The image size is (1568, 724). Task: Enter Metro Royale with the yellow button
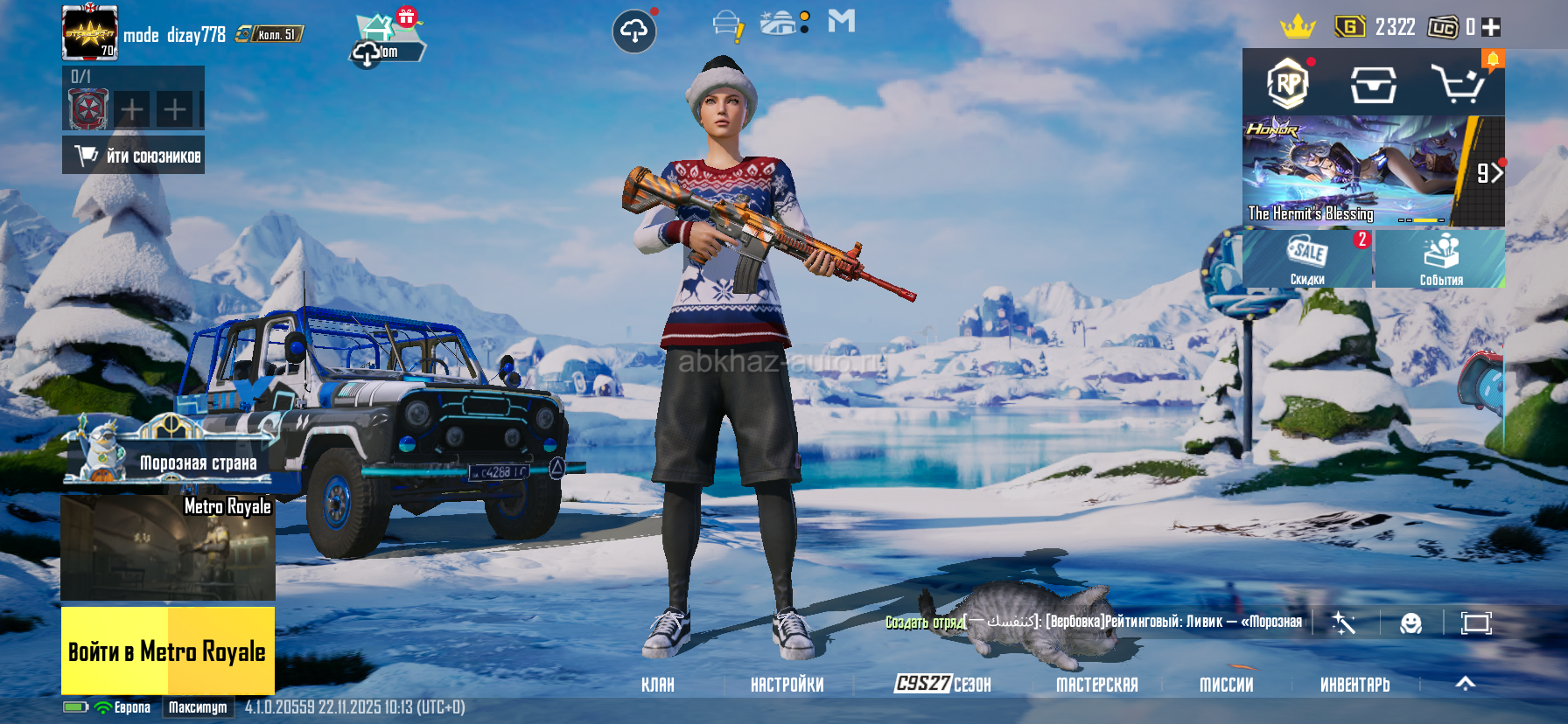[167, 651]
